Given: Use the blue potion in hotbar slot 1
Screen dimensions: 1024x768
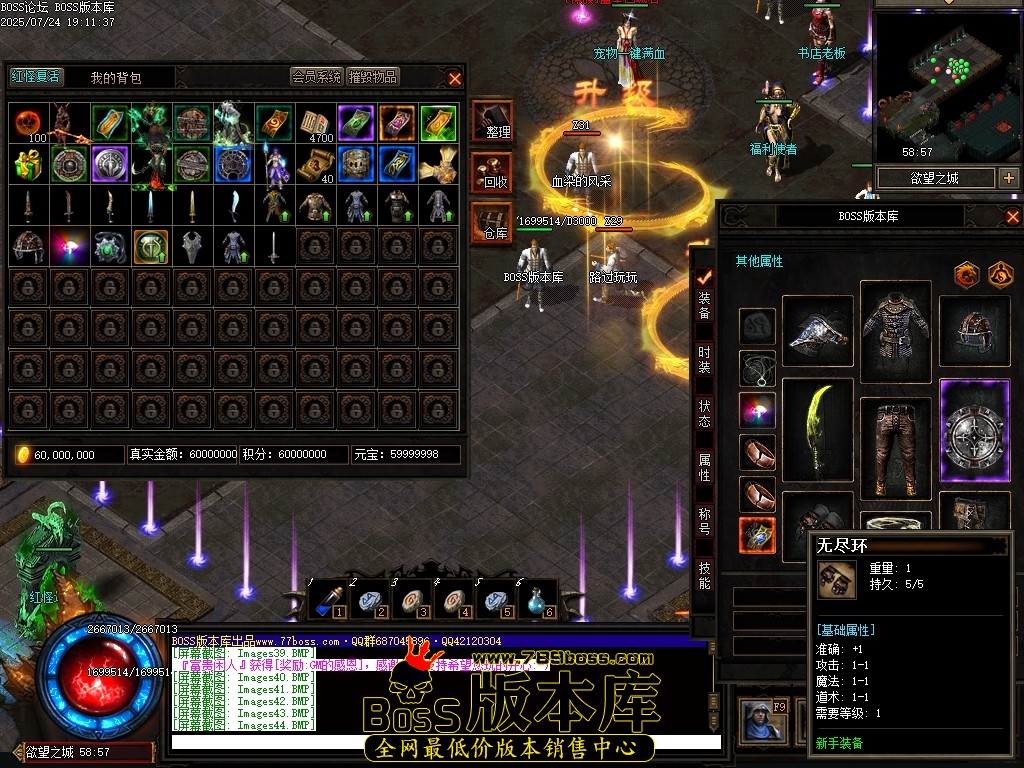Looking at the screenshot, I should 327,598.
